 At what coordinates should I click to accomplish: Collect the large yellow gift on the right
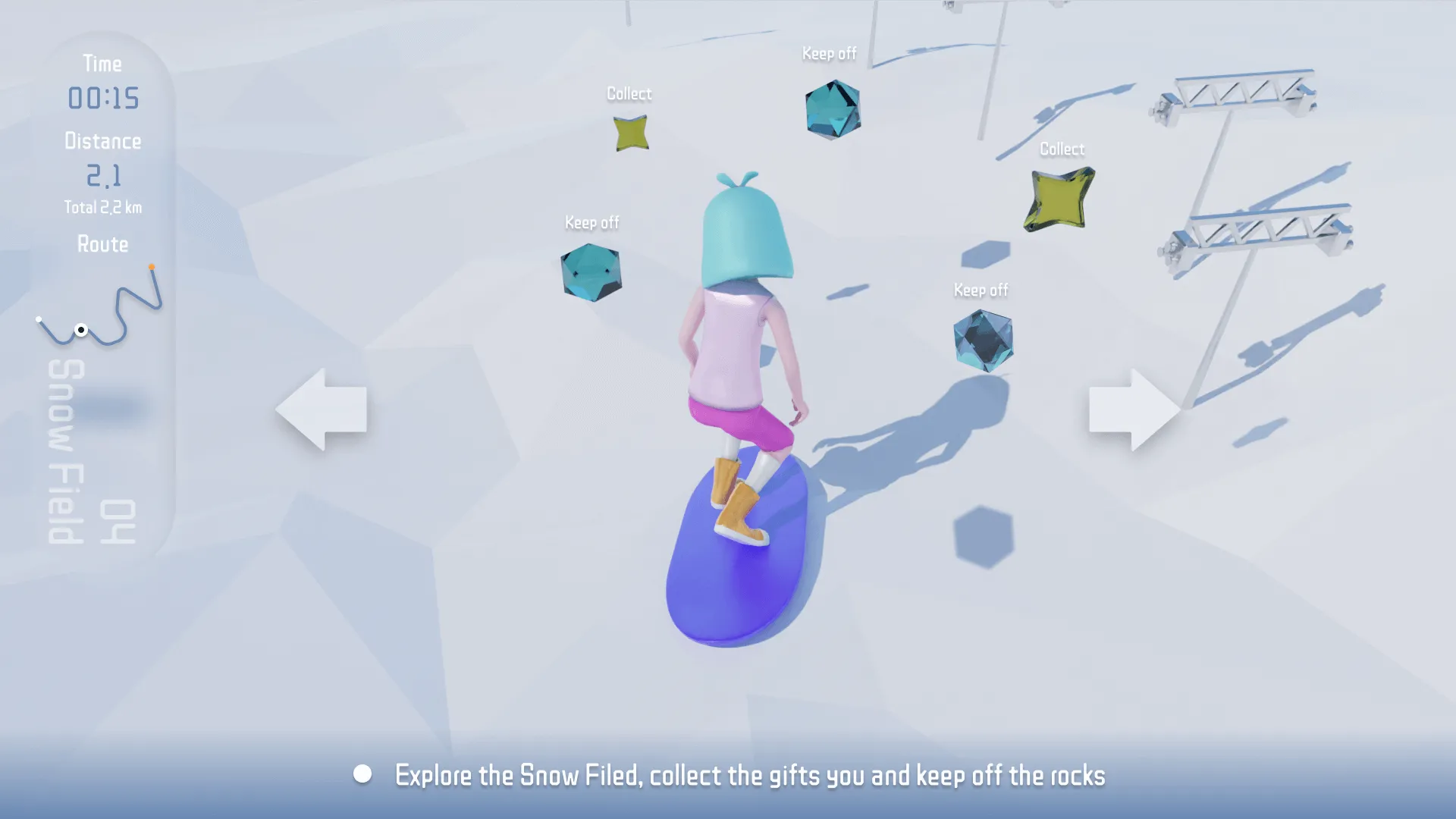[1060, 199]
